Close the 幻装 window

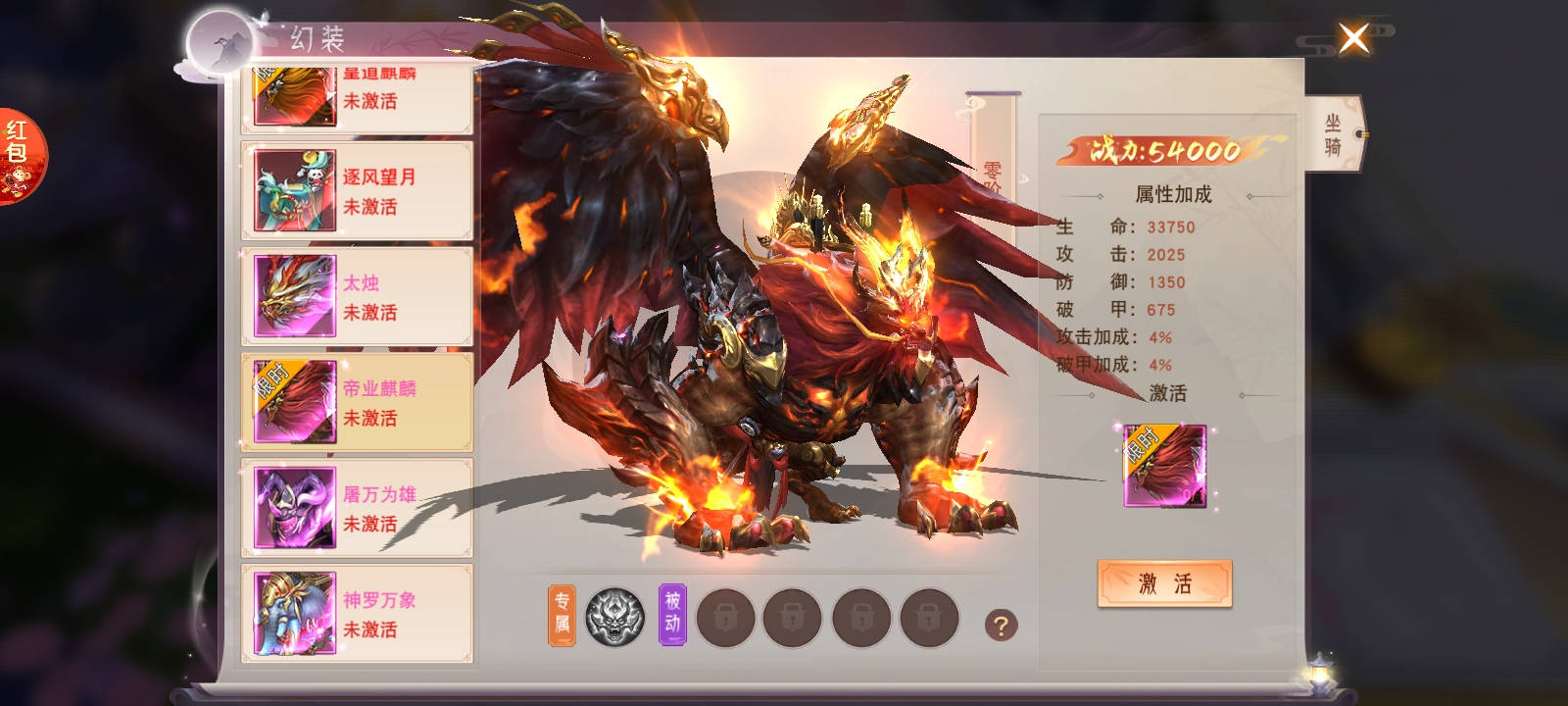[x=1353, y=39]
